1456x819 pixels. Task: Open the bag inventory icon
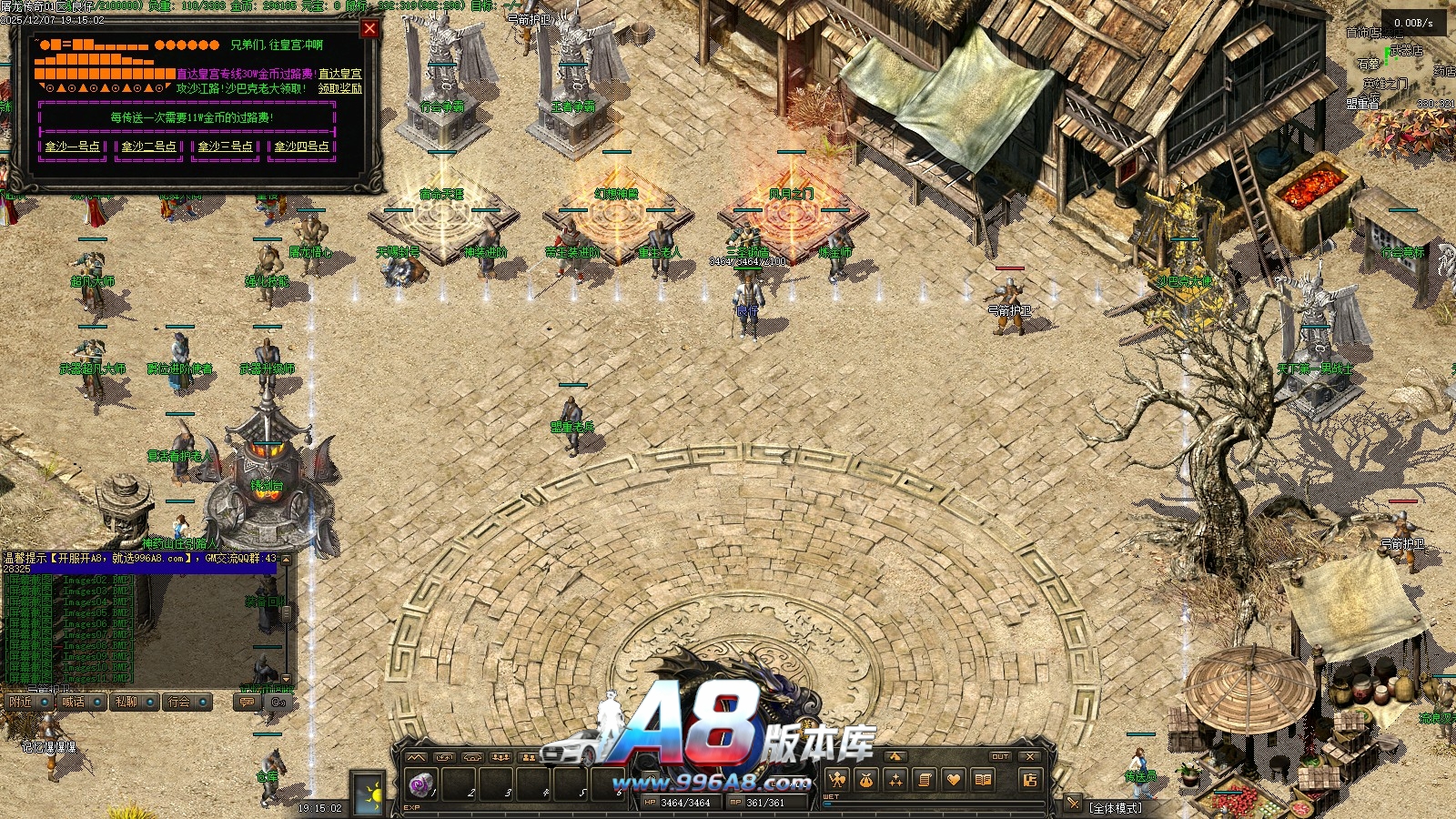(x=866, y=780)
